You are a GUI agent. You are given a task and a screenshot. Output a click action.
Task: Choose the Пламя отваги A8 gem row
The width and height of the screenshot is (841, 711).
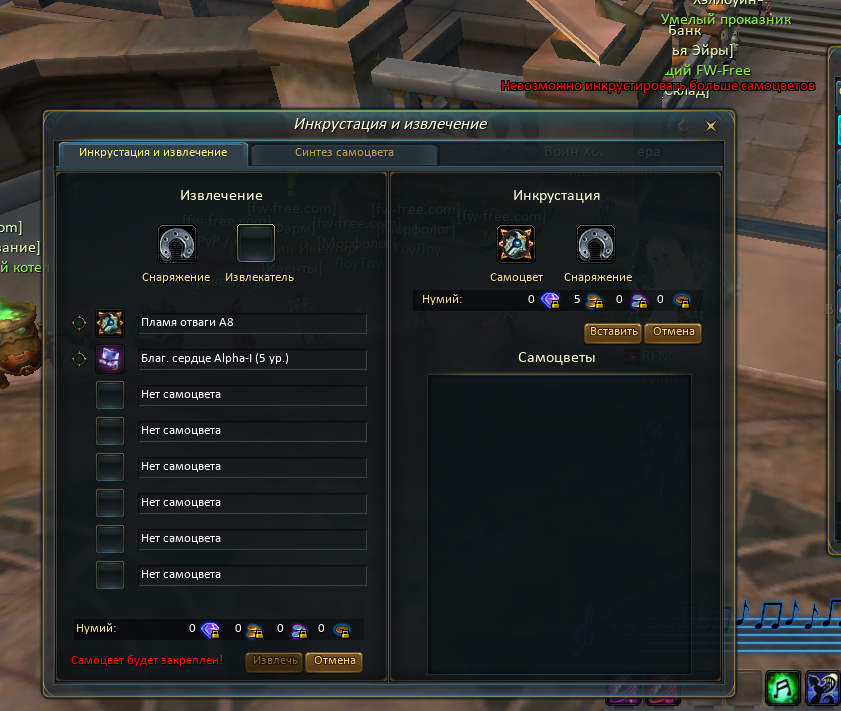(x=252, y=323)
